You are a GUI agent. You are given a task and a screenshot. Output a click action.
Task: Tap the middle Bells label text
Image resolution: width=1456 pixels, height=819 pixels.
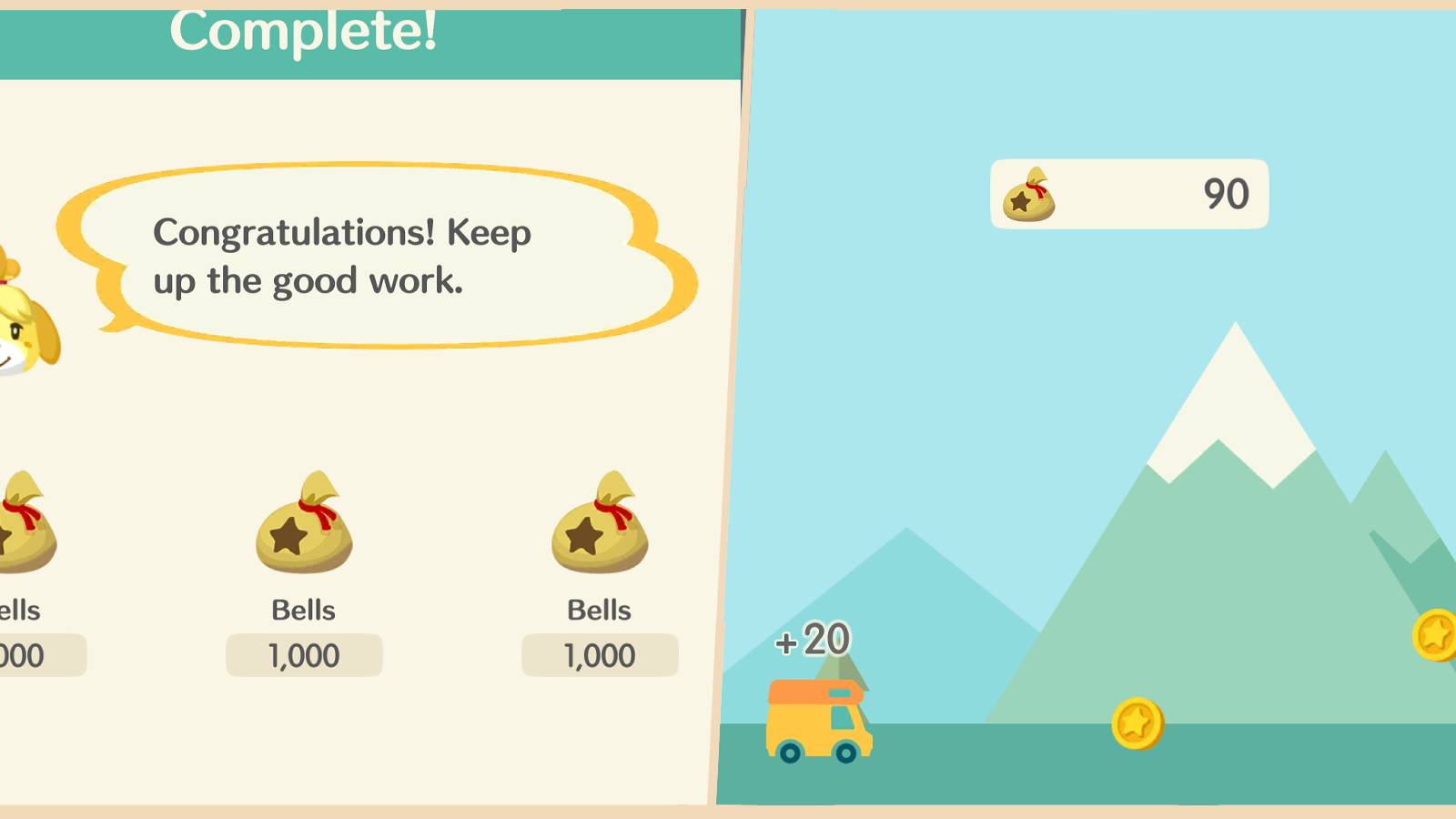pyautogui.click(x=303, y=610)
